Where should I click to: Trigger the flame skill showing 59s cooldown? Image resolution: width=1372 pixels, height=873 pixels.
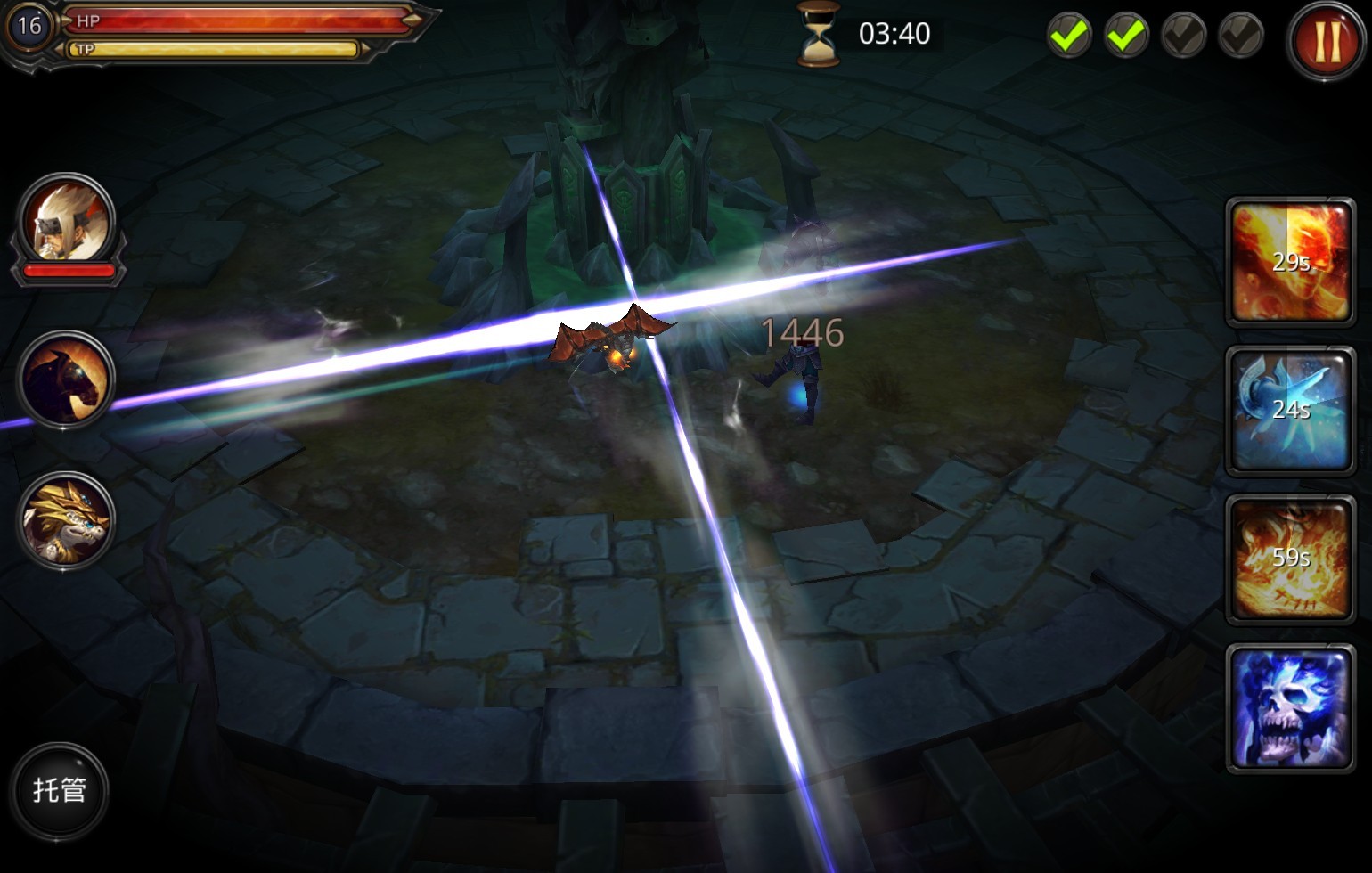1290,559
